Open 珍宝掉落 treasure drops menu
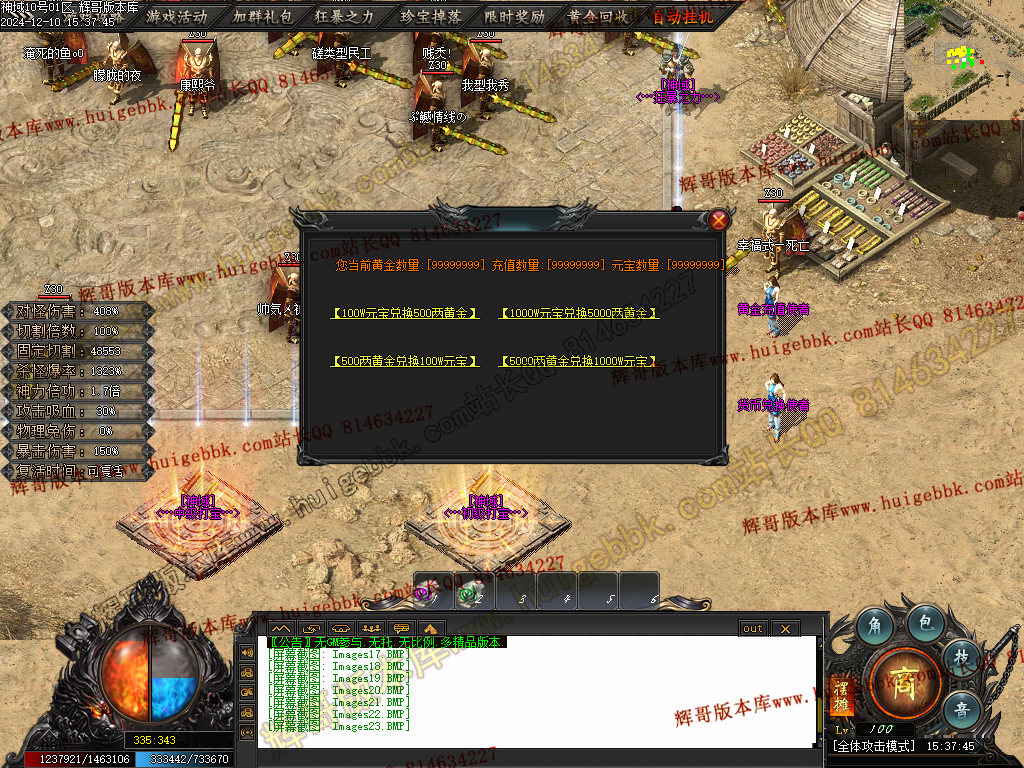Screen dimensions: 1024x768 pos(430,16)
